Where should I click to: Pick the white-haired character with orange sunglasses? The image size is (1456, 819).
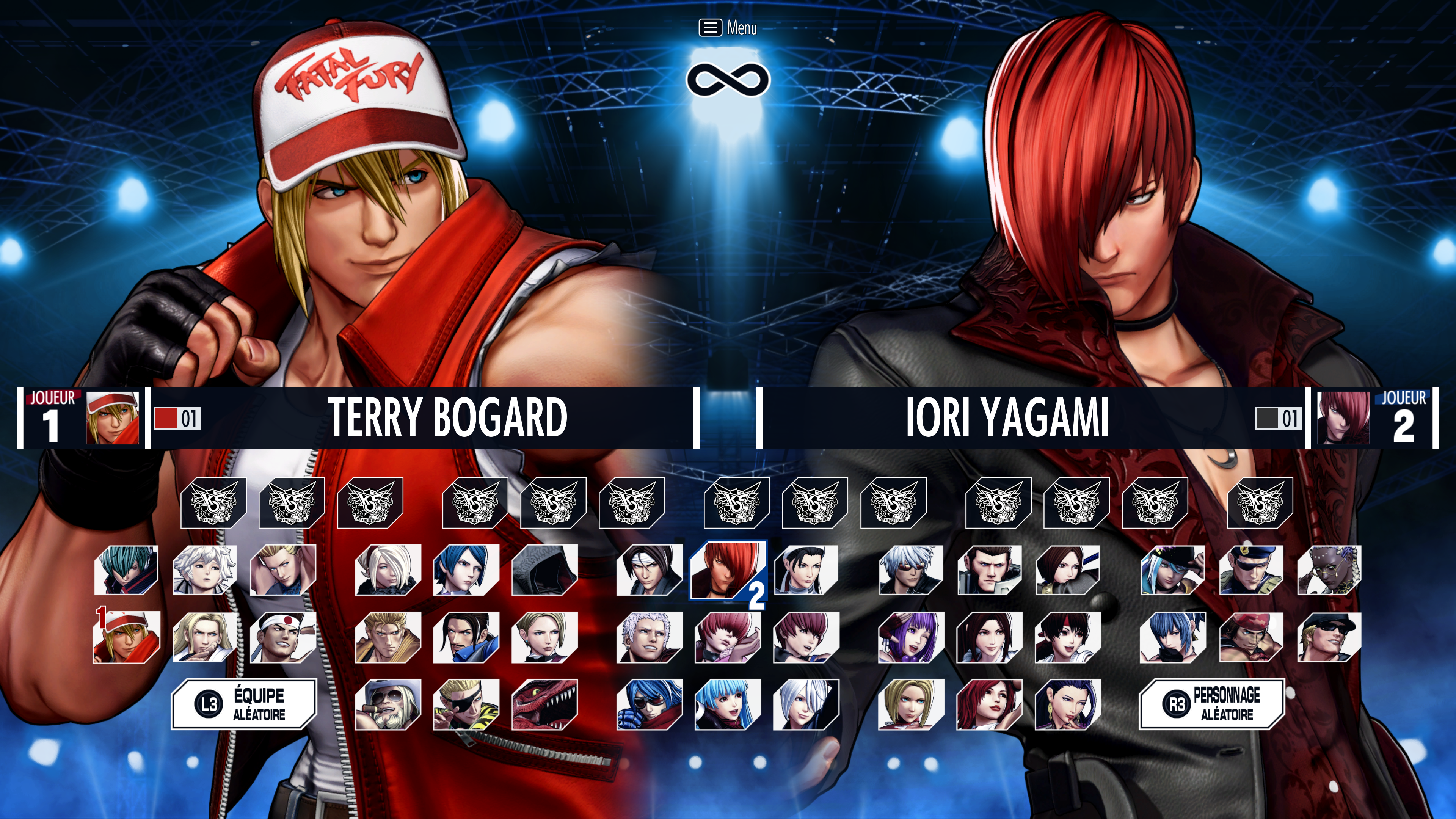click(910, 570)
